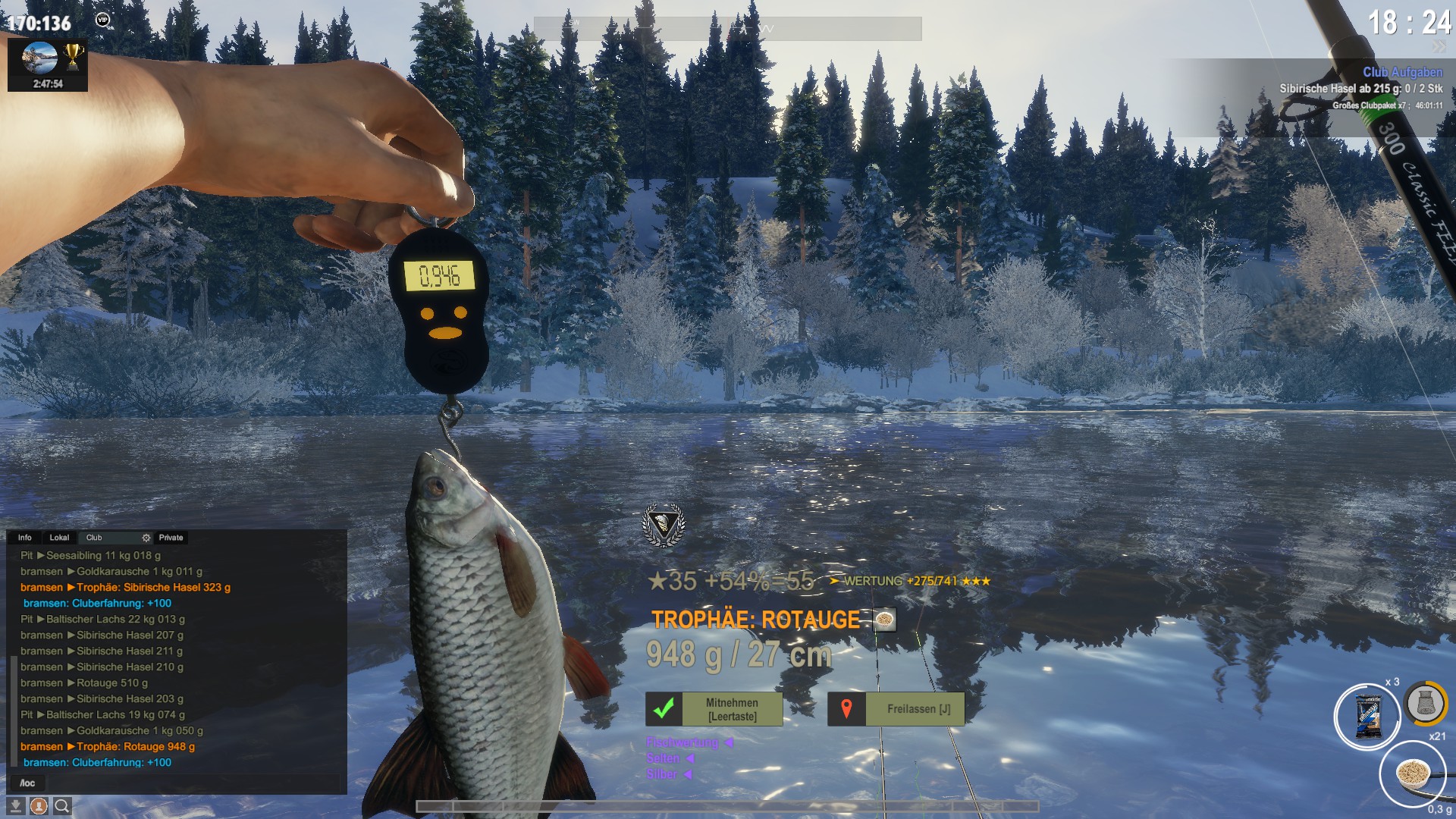The width and height of the screenshot is (1456, 819).
Task: Select the groundbait bag slot
Action: pyautogui.click(x=1367, y=717)
